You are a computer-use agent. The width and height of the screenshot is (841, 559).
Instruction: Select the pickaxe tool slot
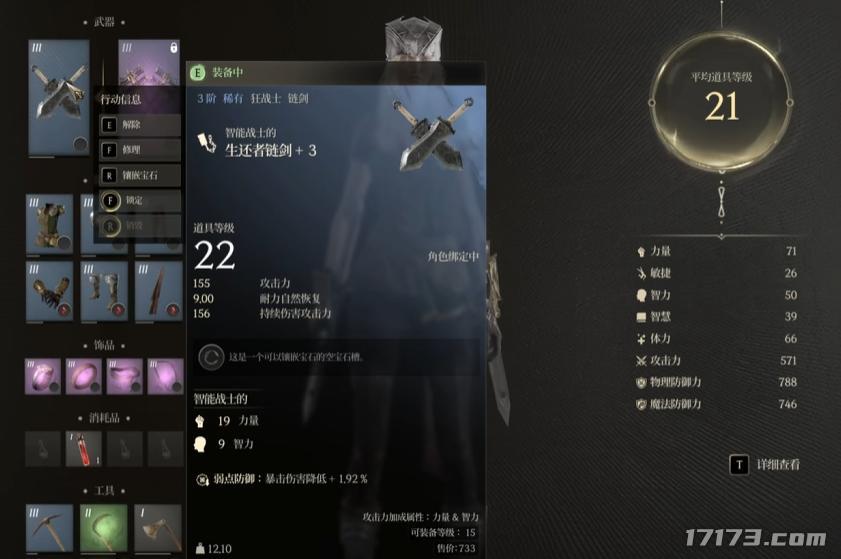coord(49,526)
